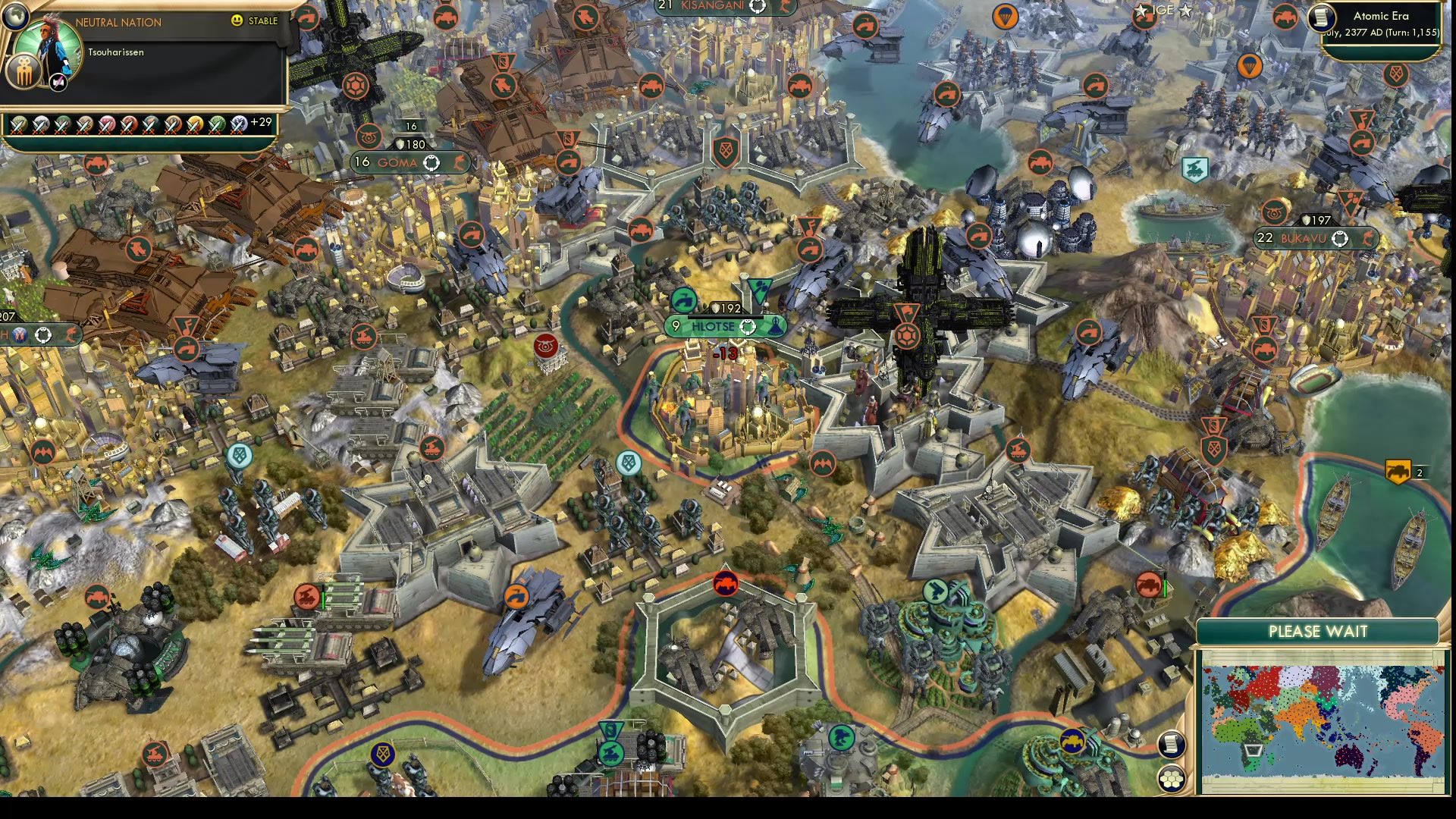The width and height of the screenshot is (1456, 819).
Task: Click the paratrooper unit icon at top center
Action: [x=1007, y=17]
